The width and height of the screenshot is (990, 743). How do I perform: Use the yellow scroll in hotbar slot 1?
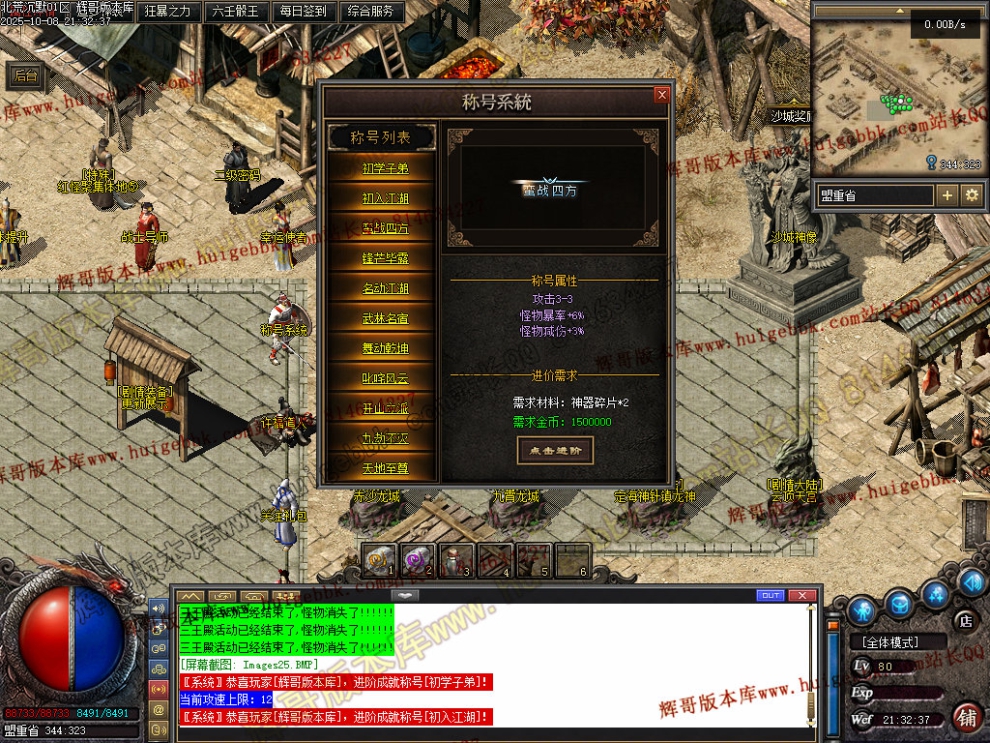click(378, 561)
